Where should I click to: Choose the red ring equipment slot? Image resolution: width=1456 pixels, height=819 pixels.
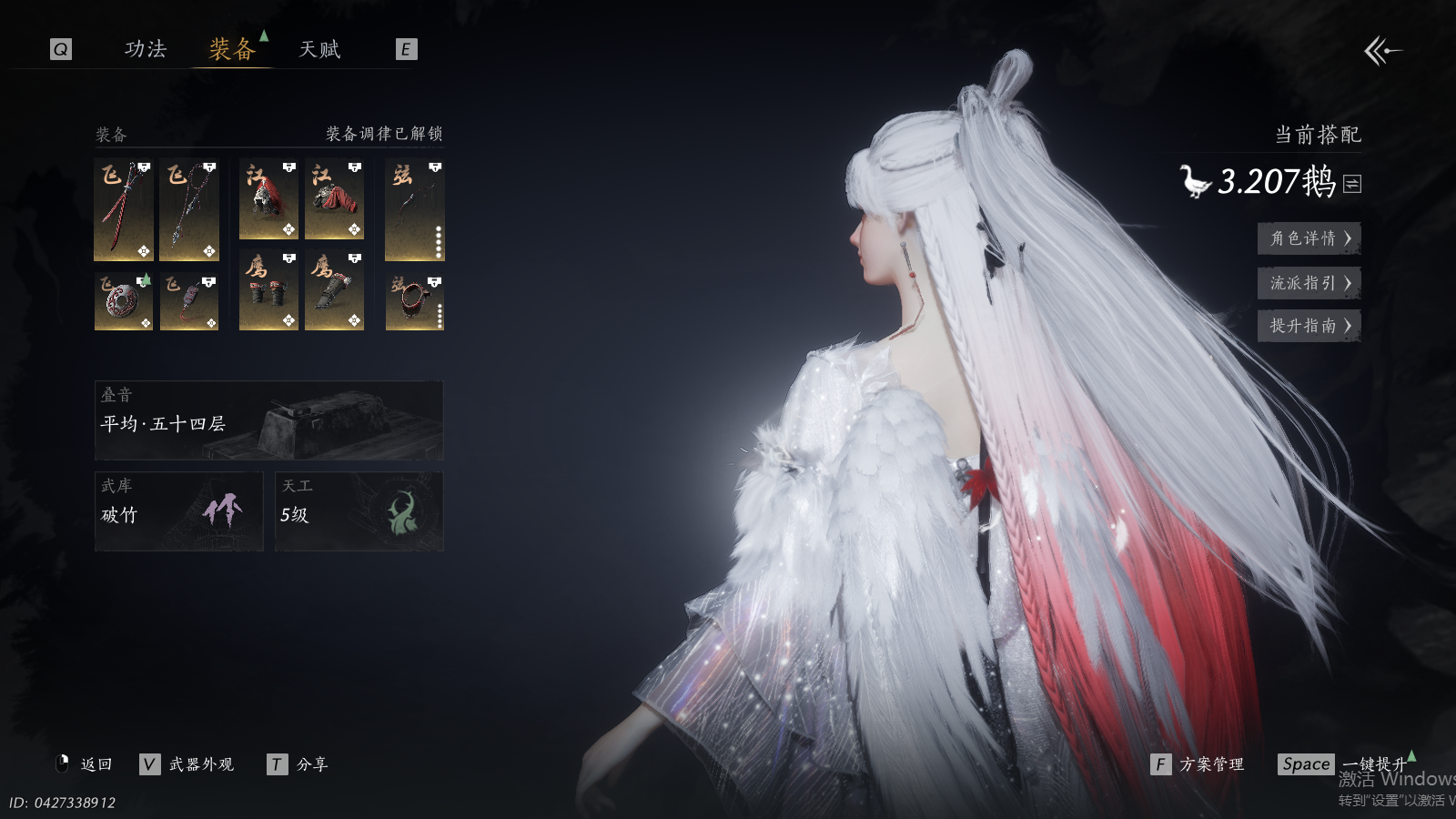click(414, 301)
